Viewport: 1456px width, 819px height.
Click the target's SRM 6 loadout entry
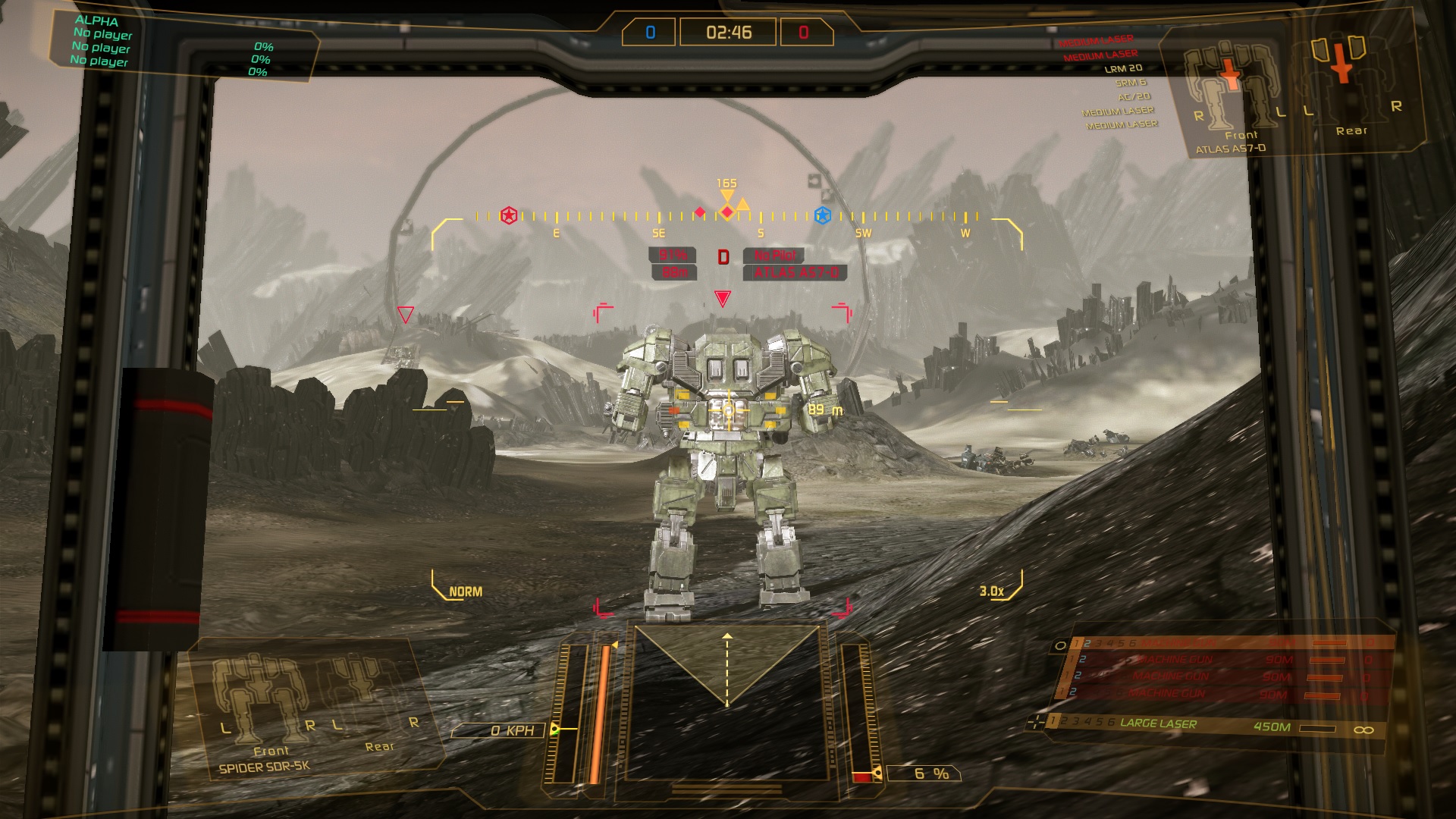tap(1131, 83)
